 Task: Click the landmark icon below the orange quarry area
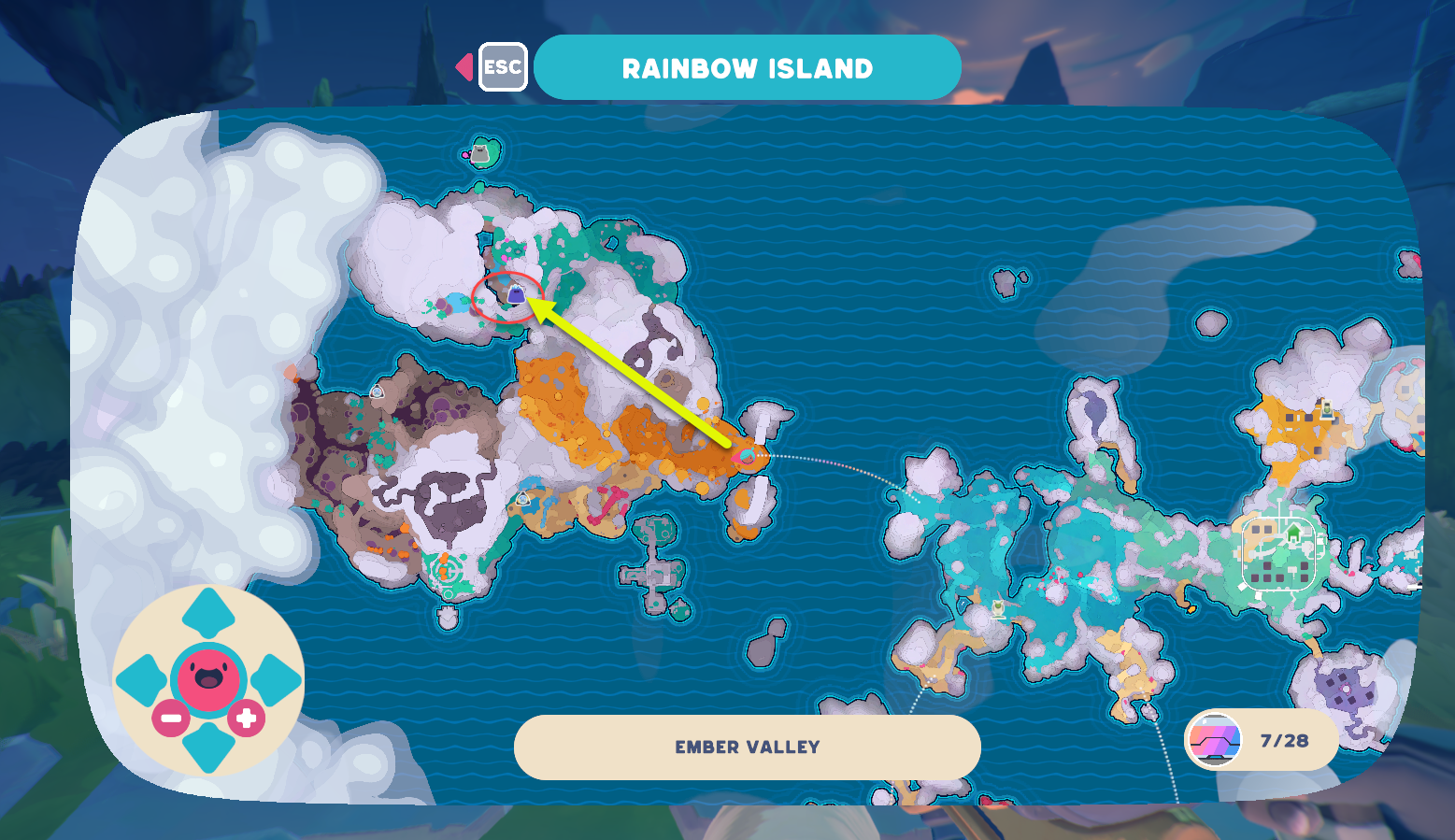521,501
